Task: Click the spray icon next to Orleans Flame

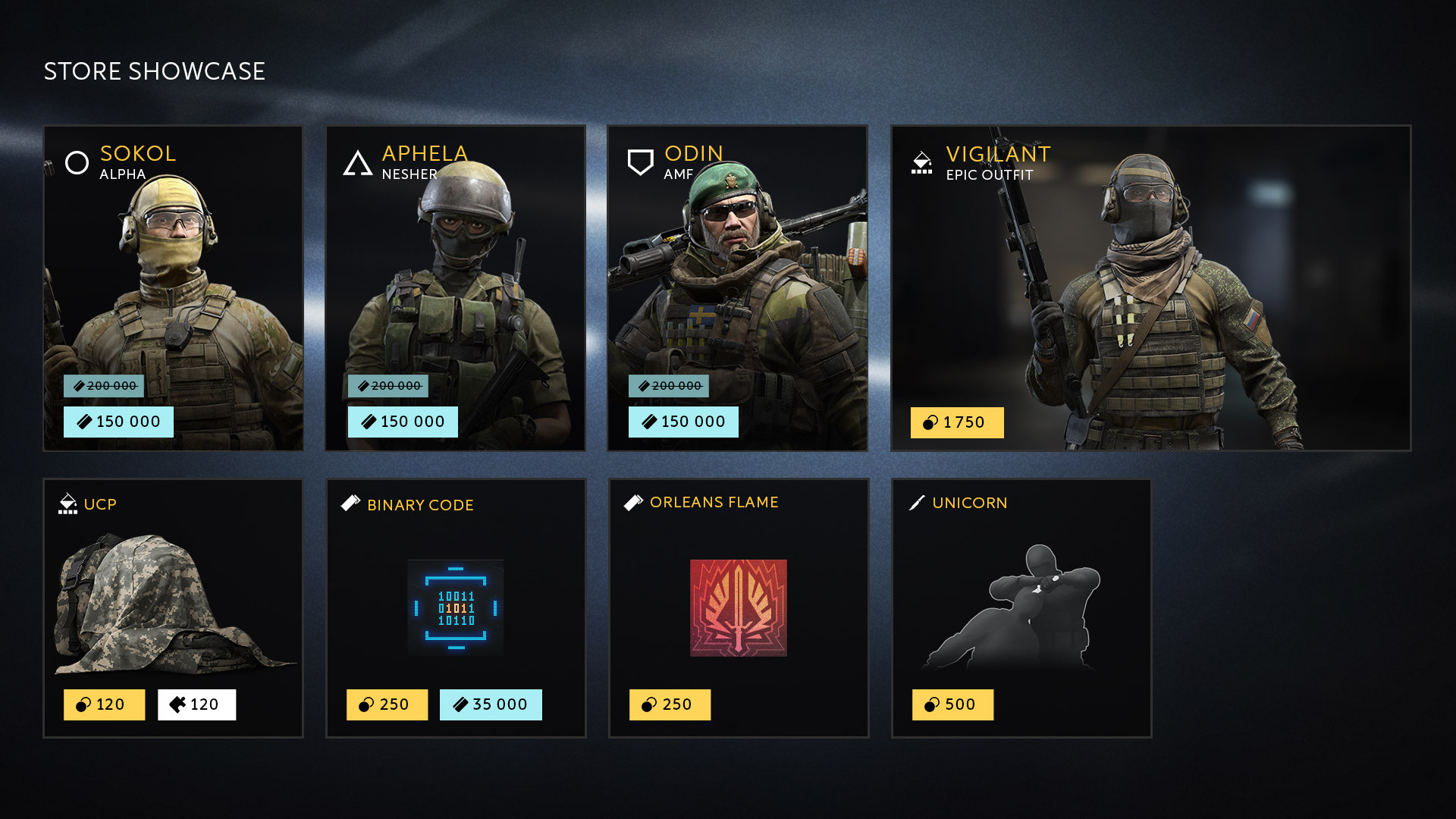Action: point(632,501)
